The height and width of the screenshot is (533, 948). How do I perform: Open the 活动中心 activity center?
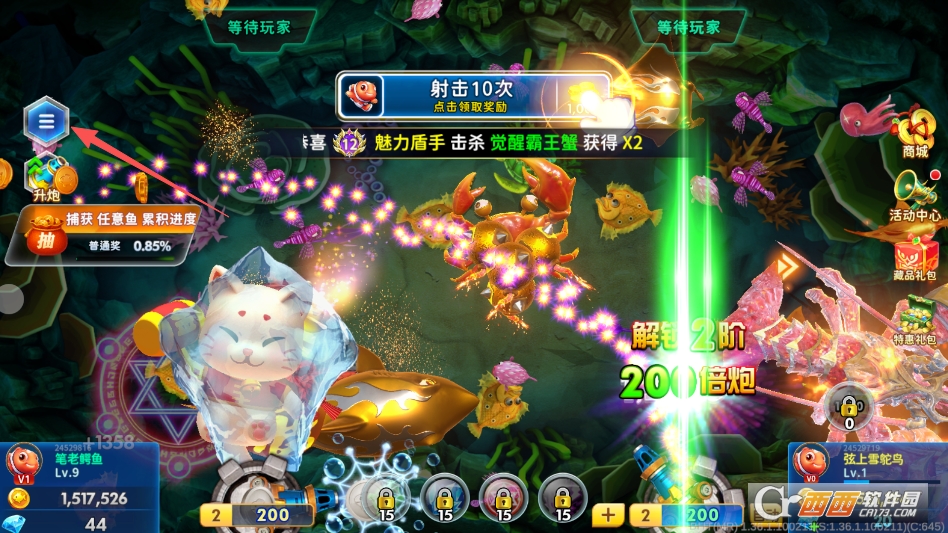914,194
